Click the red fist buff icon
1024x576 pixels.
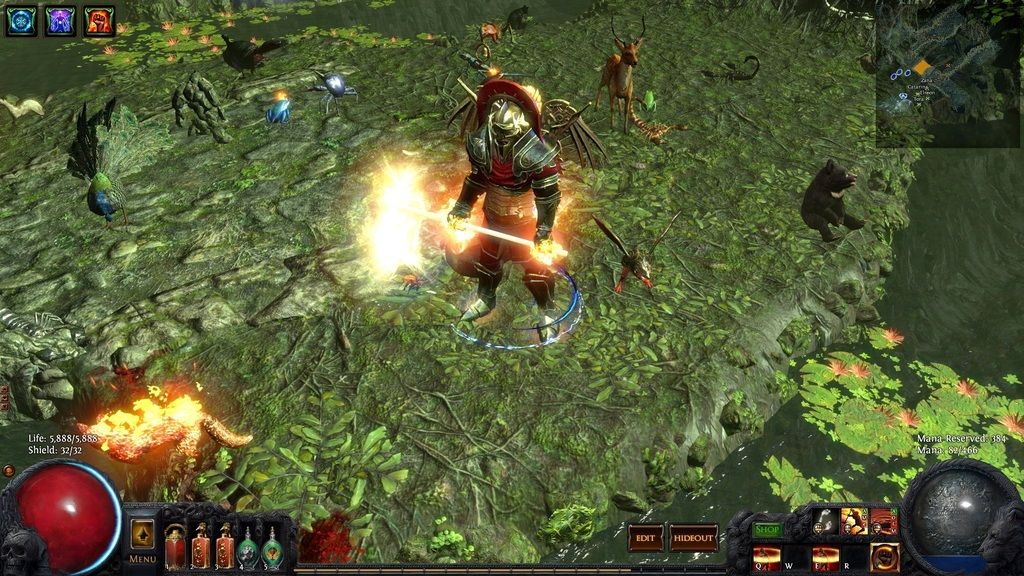(x=99, y=20)
